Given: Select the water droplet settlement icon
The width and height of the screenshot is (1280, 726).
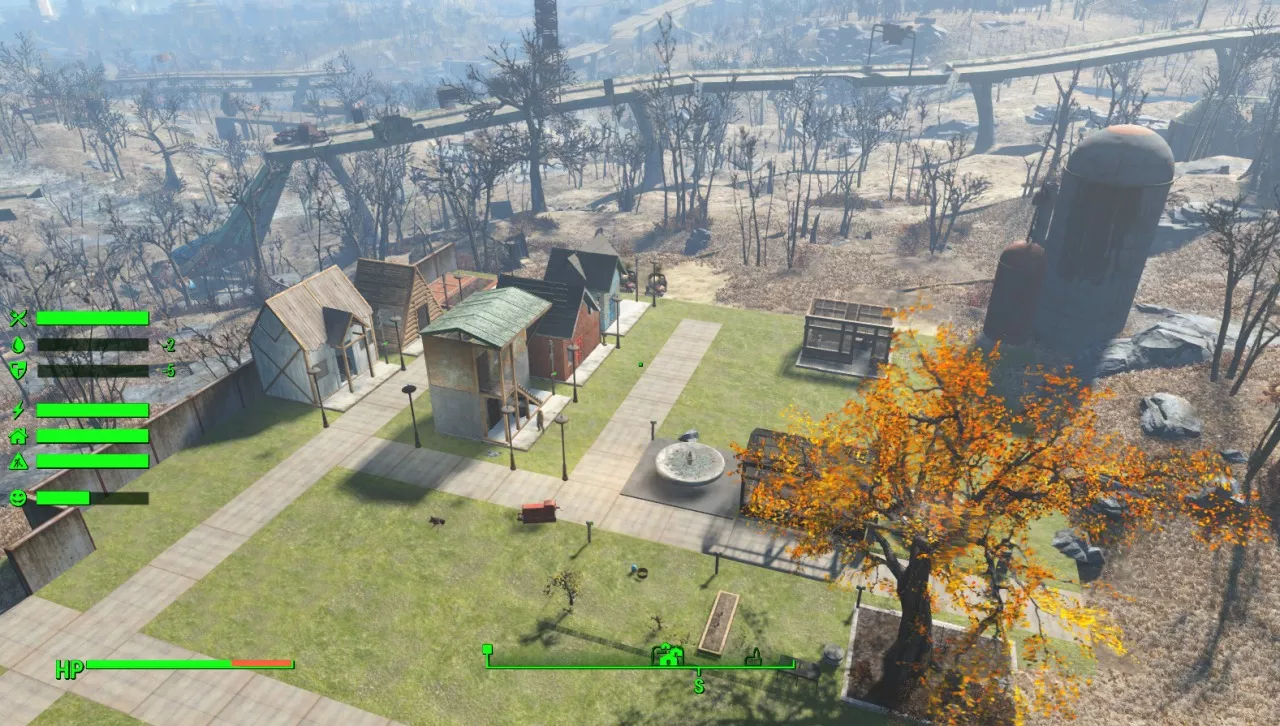Looking at the screenshot, I should coord(18,344).
